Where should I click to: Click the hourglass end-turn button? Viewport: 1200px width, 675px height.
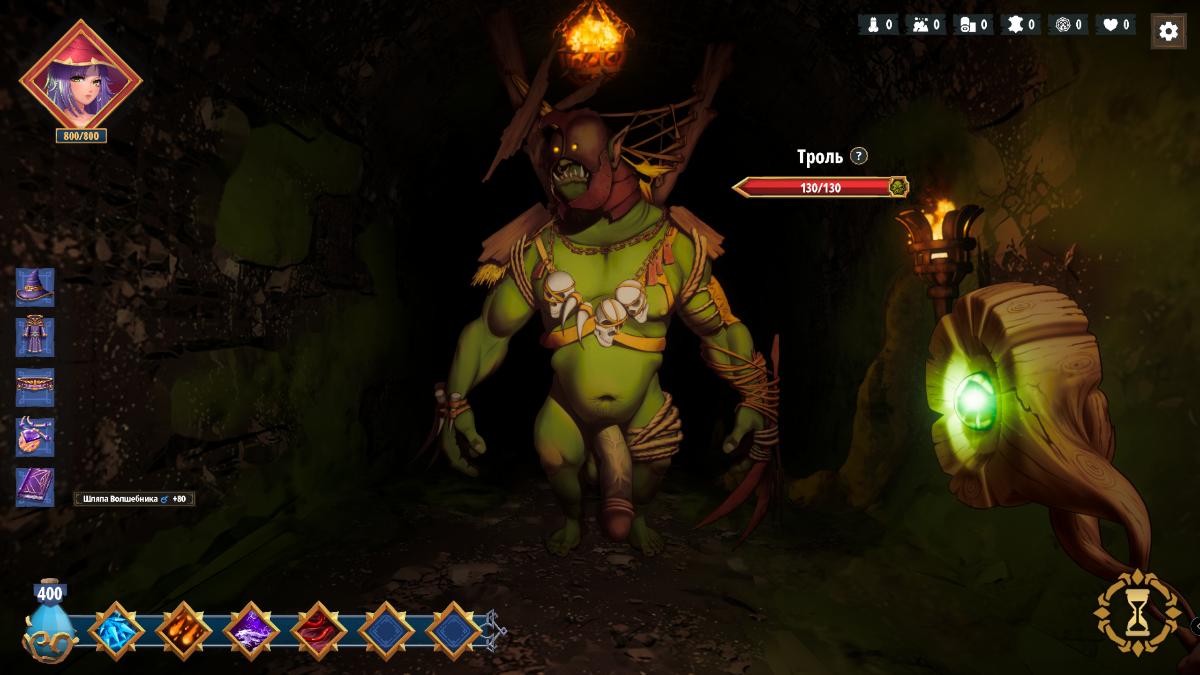[1137, 613]
